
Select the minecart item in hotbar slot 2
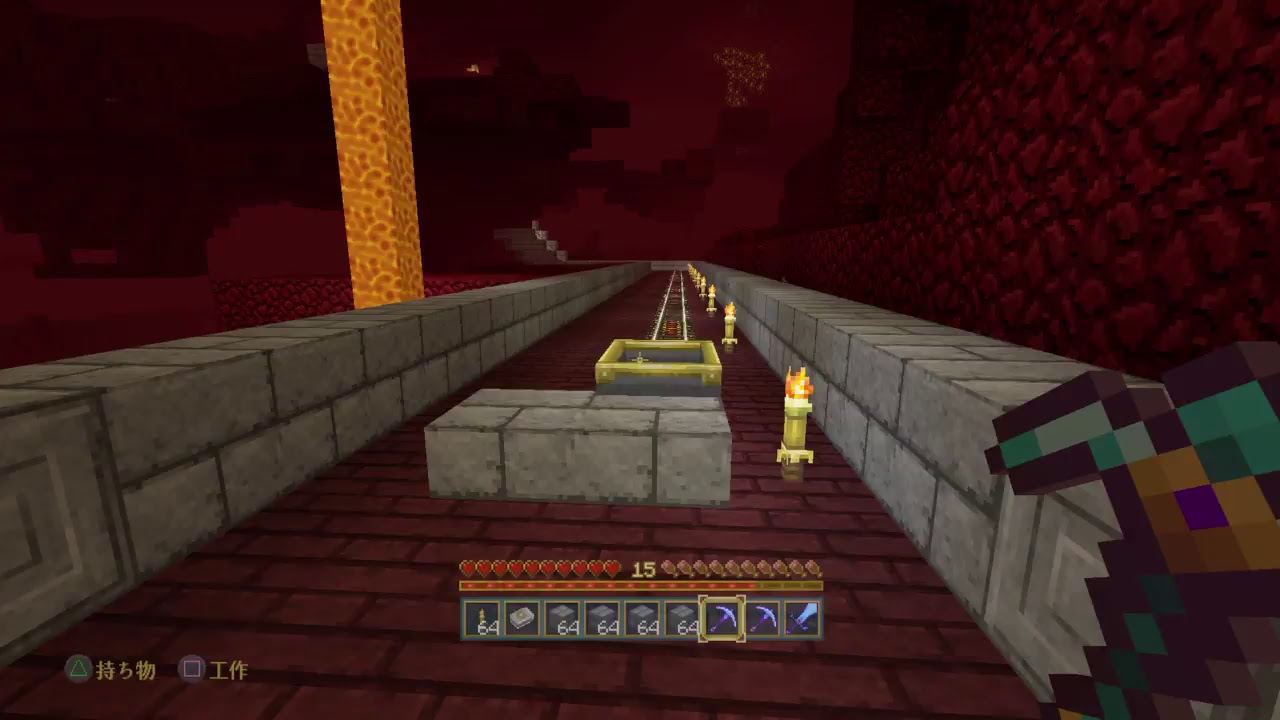click(521, 620)
